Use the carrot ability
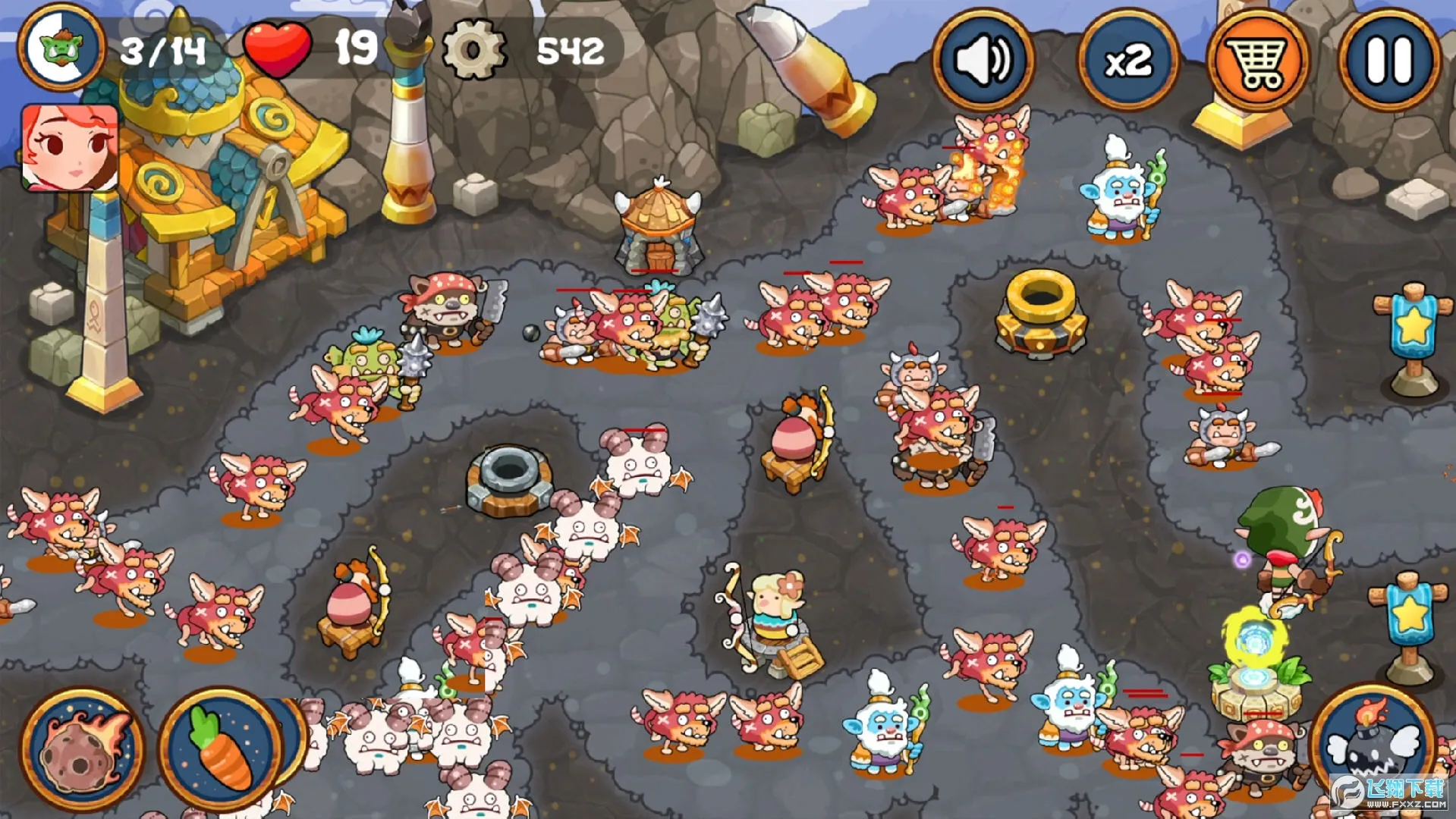 (x=221, y=747)
